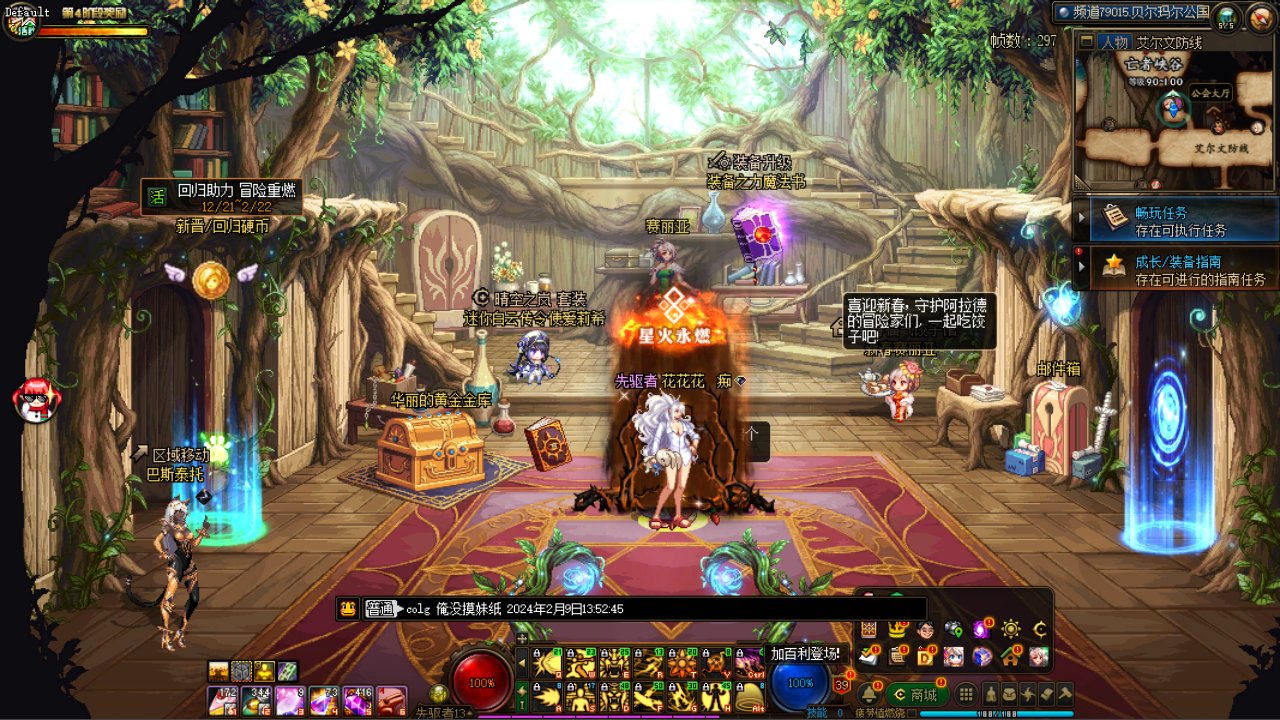Open the event icon at the top-left corner
Viewport: 1280px width, 720px height.
20,22
